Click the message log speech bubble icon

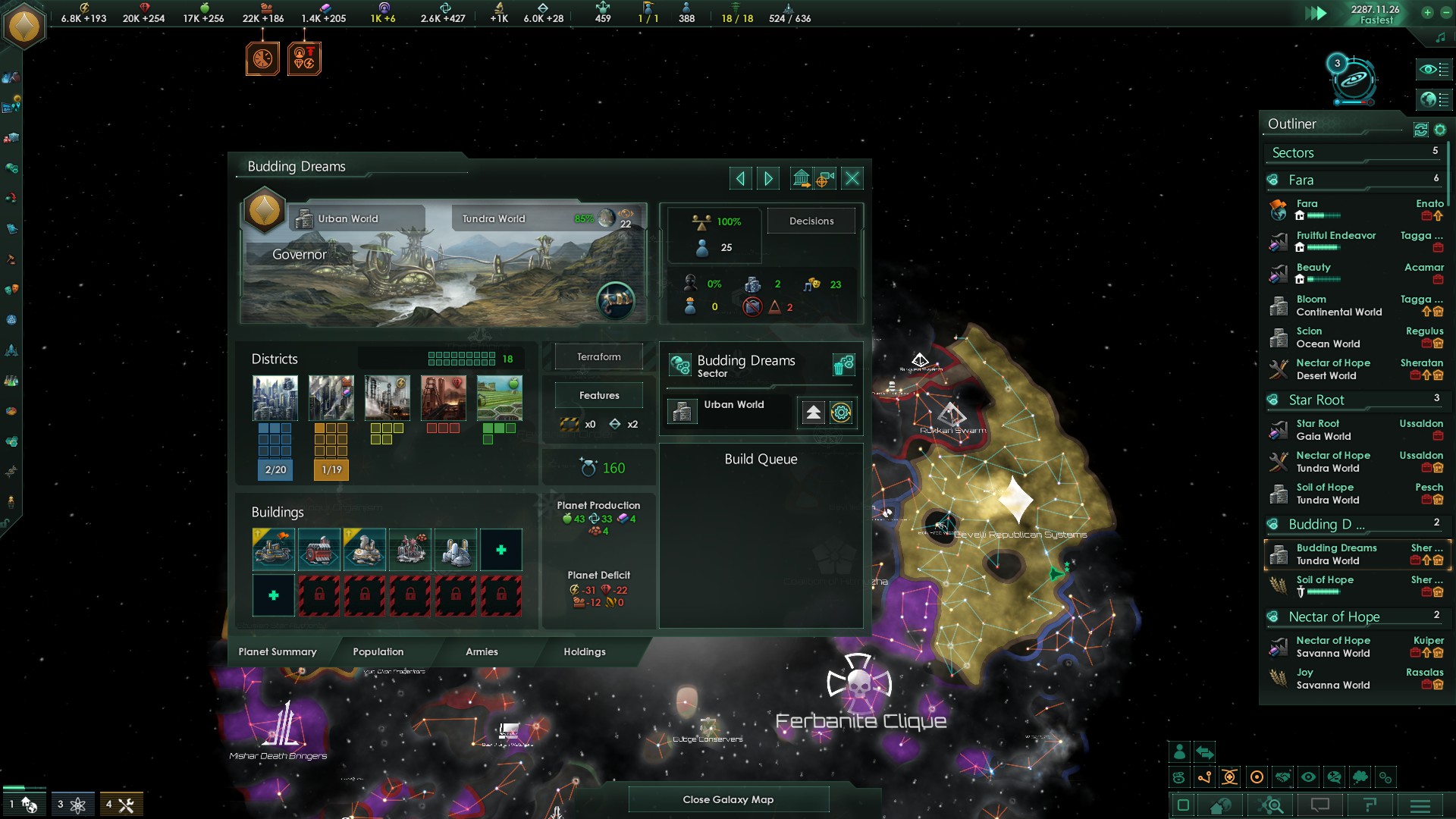click(x=1321, y=807)
